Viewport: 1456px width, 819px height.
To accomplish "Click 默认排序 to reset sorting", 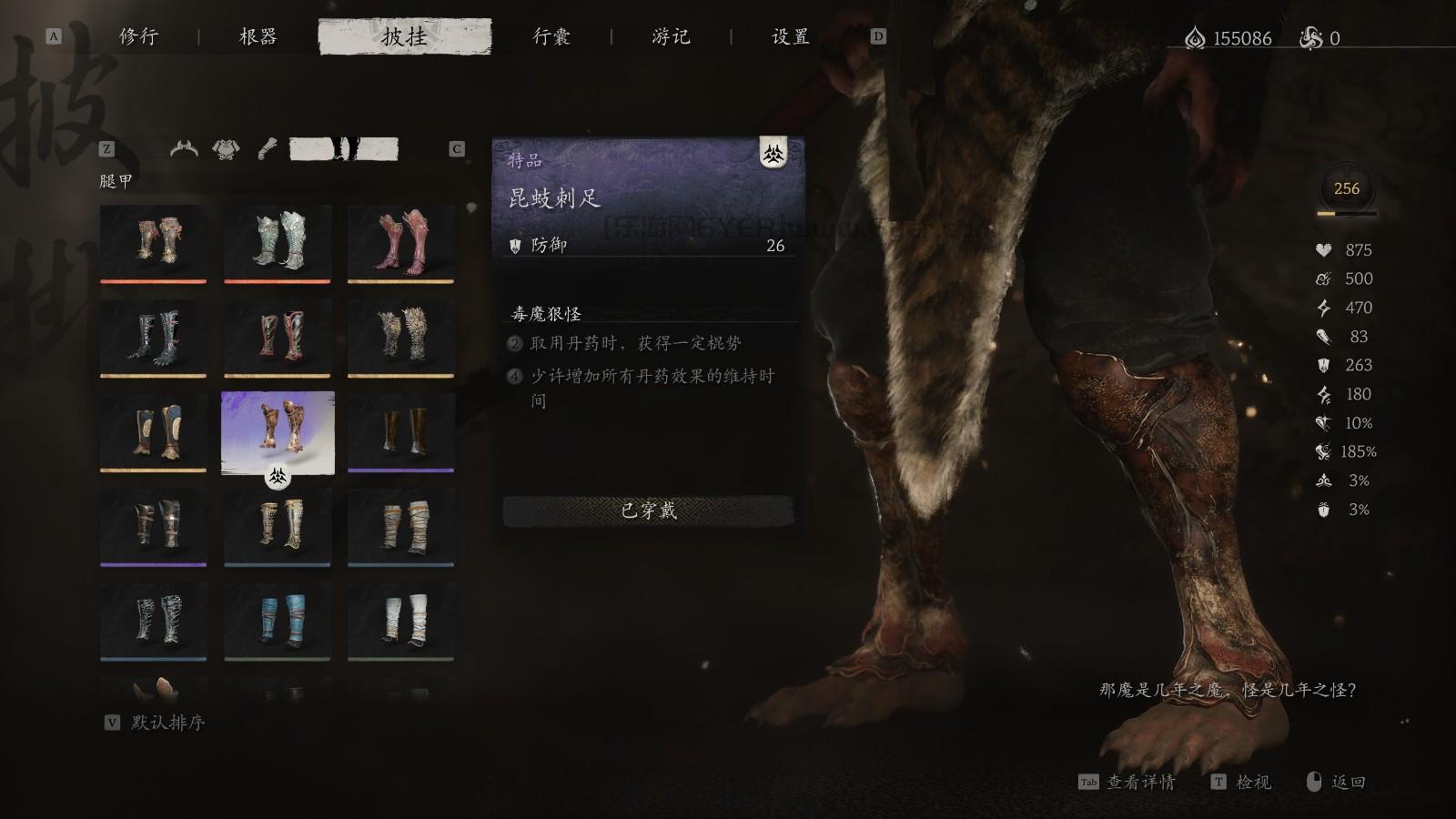I will coord(169,725).
